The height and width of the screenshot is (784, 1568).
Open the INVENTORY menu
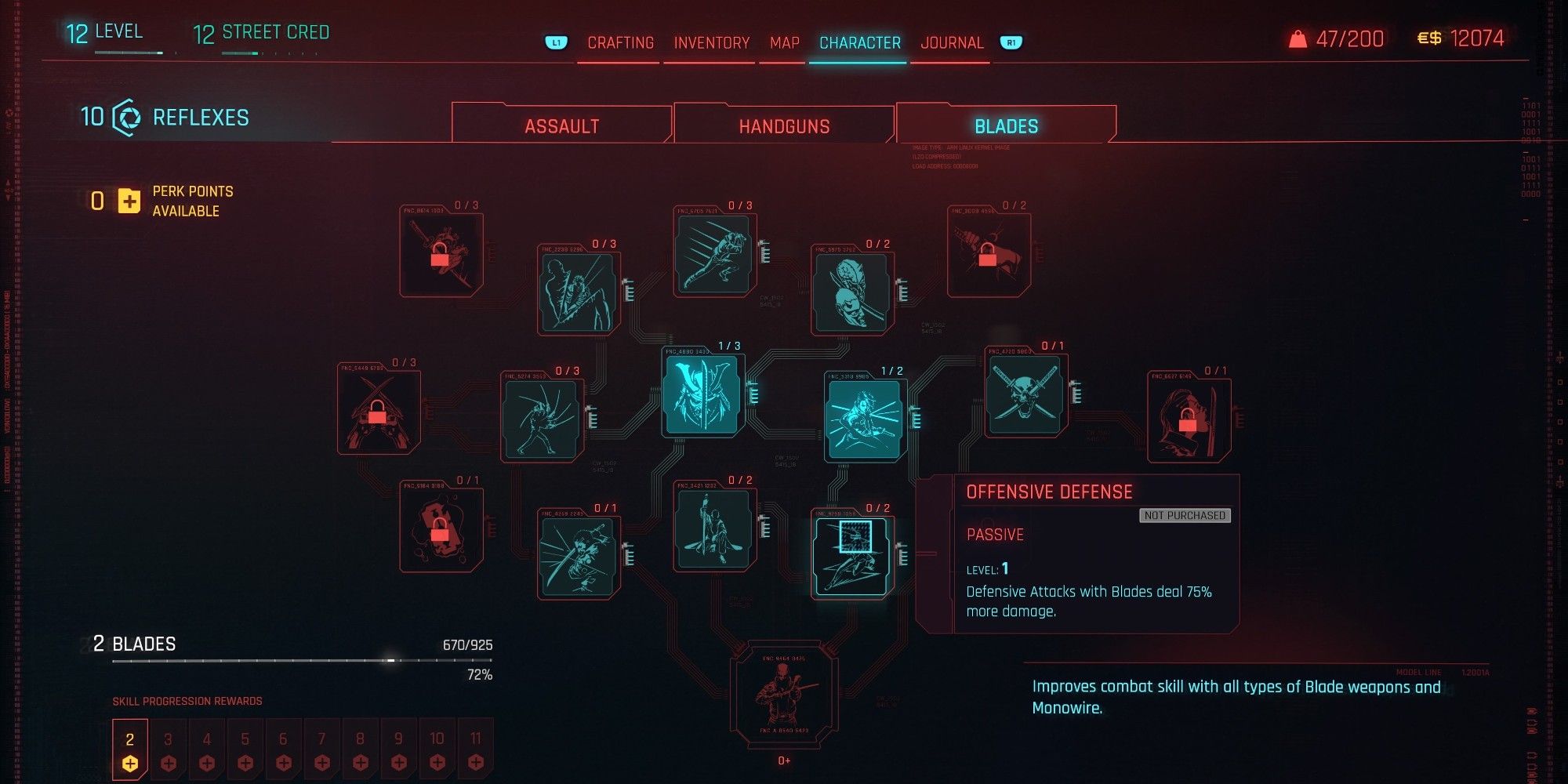710,42
